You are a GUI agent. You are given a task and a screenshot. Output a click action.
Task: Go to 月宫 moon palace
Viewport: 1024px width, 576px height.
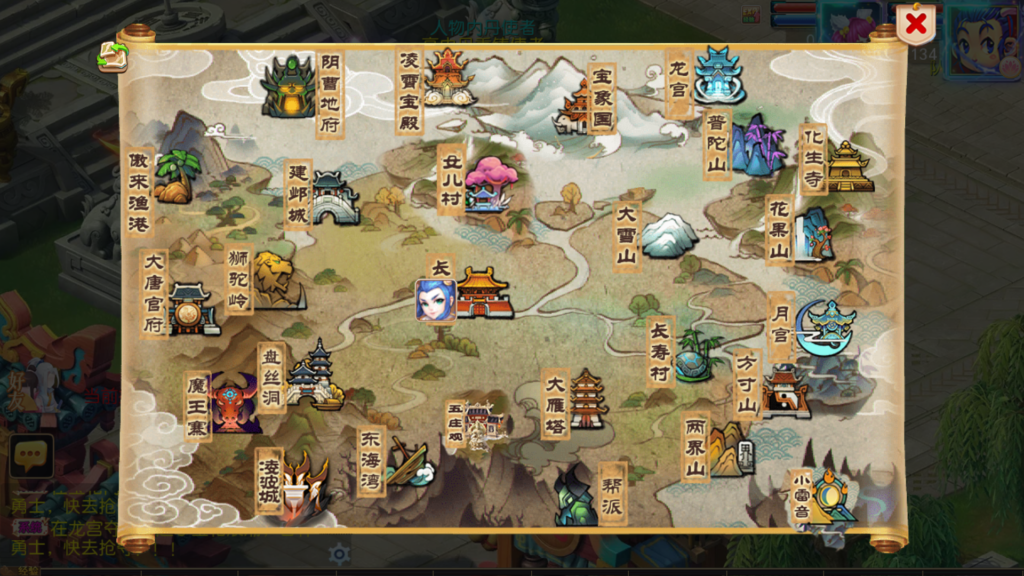pyautogui.click(x=825, y=326)
